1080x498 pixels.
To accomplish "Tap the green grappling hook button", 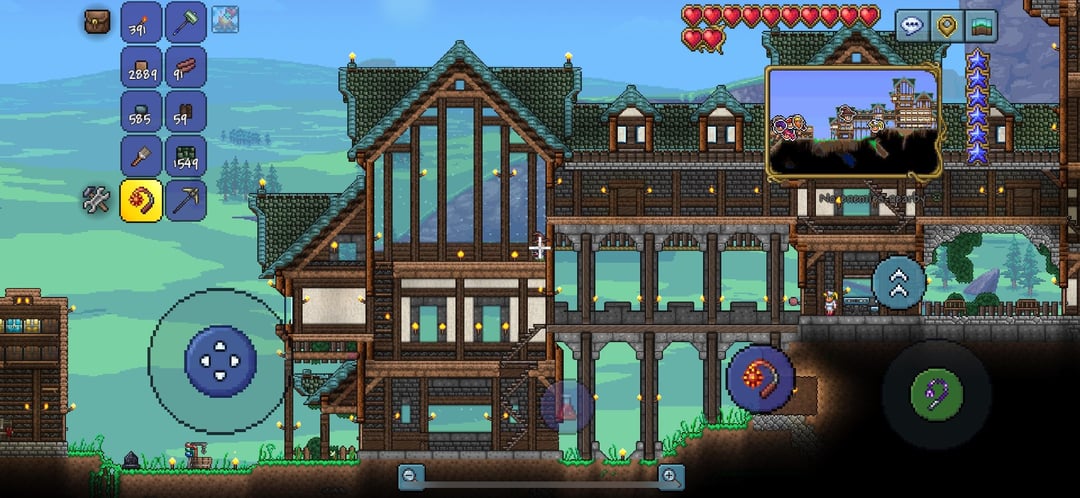I will pyautogui.click(x=936, y=393).
